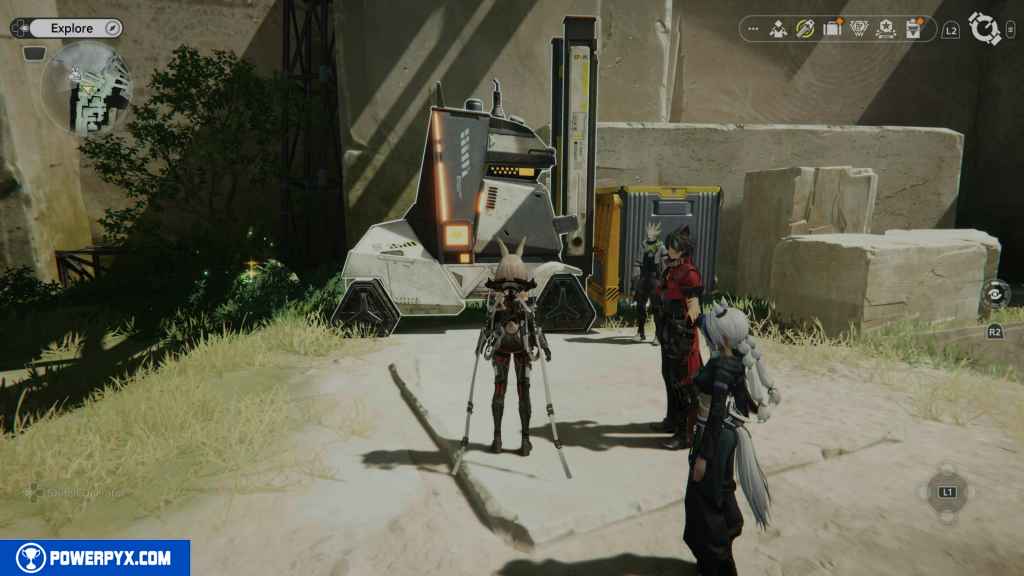Open the star badge icon
This screenshot has width=1024, height=576.
point(886,29)
